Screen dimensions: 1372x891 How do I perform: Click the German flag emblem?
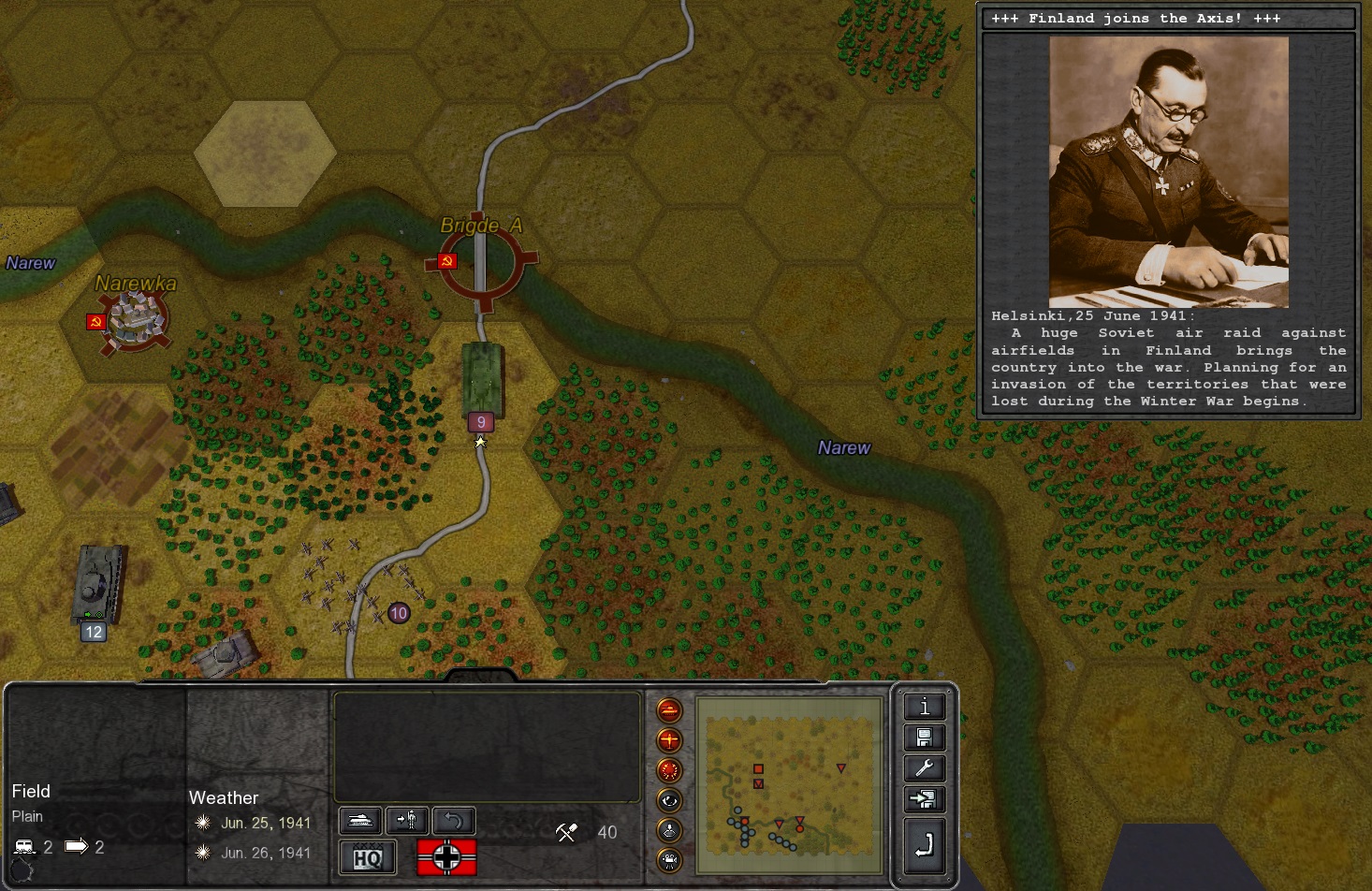coord(446,857)
